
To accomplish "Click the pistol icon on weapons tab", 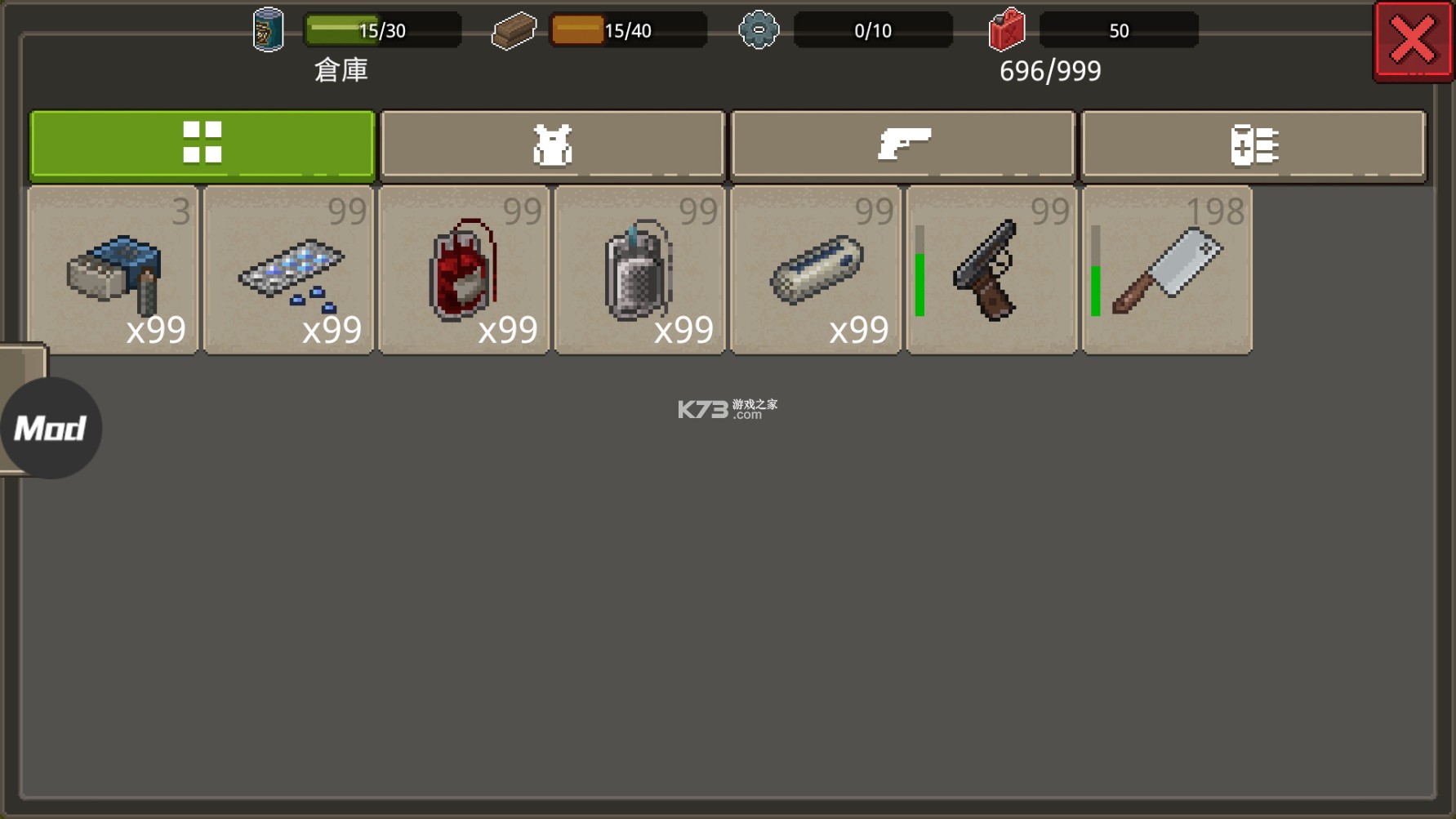I will click(904, 144).
